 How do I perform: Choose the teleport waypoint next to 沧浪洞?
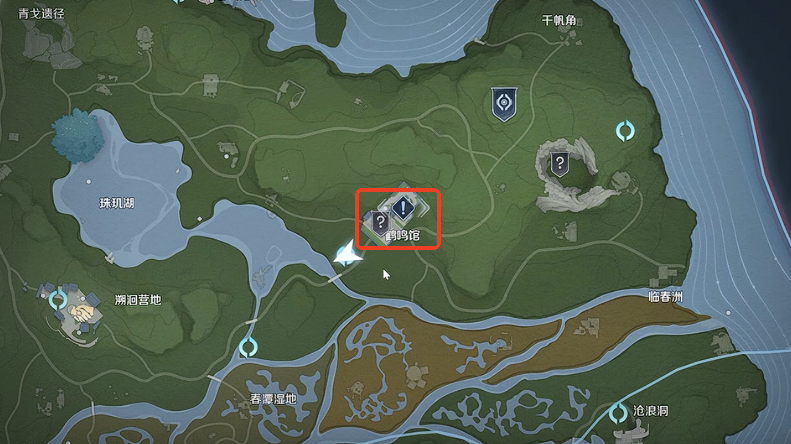point(618,412)
